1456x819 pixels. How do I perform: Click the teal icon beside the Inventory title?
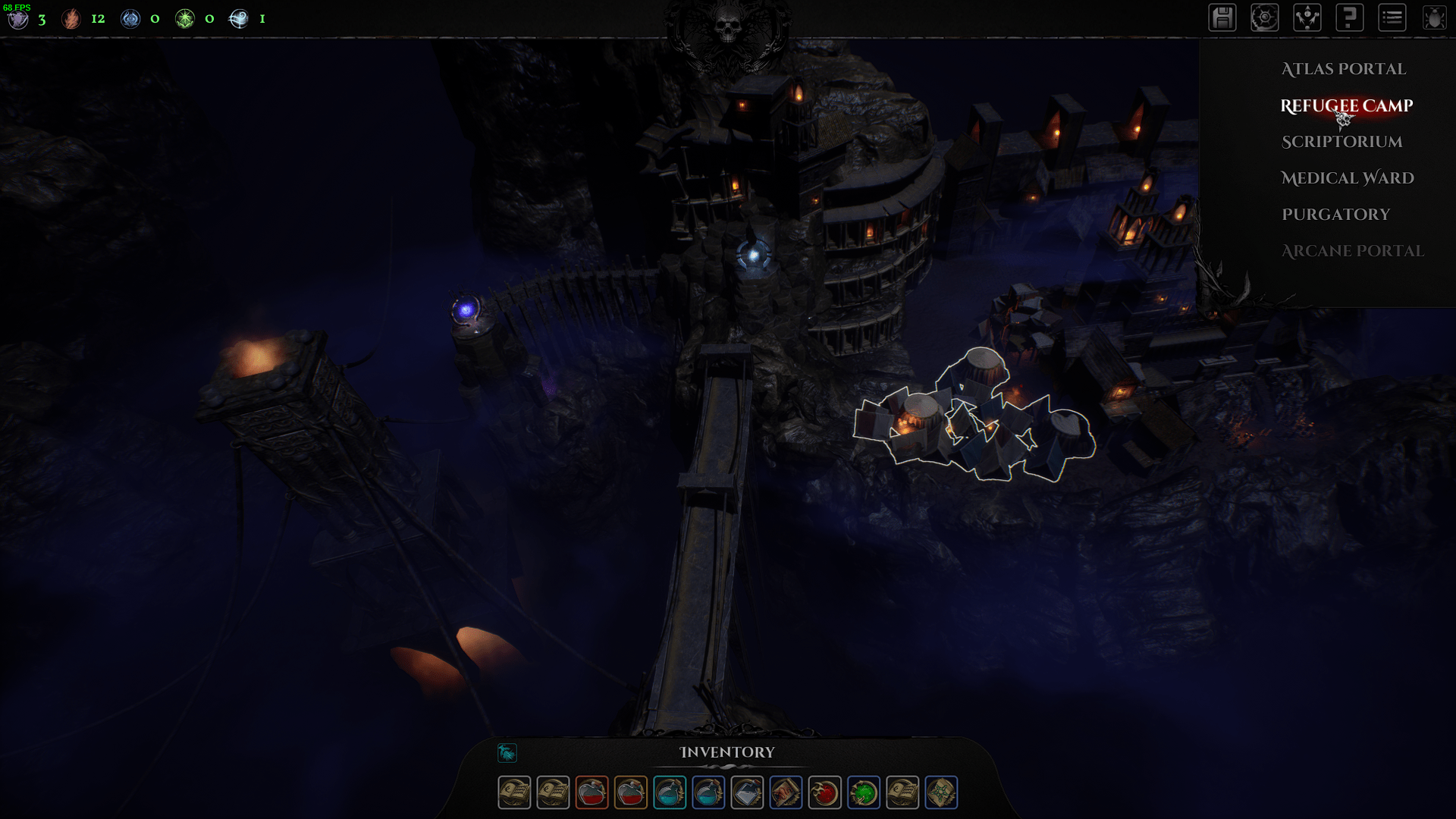click(x=507, y=752)
